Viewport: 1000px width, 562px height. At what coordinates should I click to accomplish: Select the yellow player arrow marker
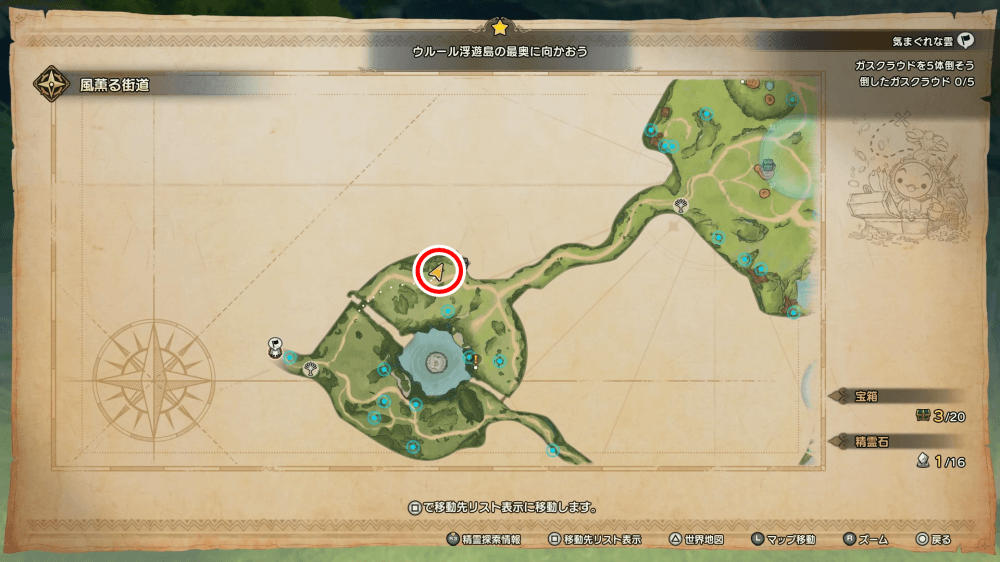pyautogui.click(x=438, y=270)
